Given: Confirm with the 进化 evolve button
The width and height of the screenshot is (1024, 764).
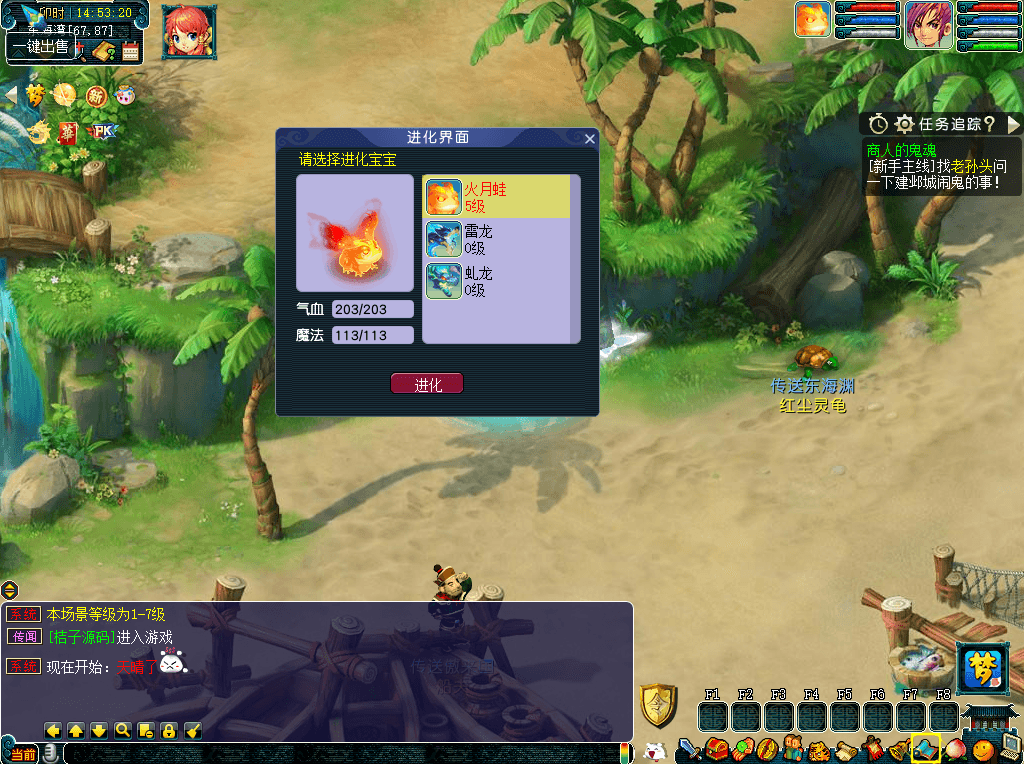Looking at the screenshot, I should (427, 384).
